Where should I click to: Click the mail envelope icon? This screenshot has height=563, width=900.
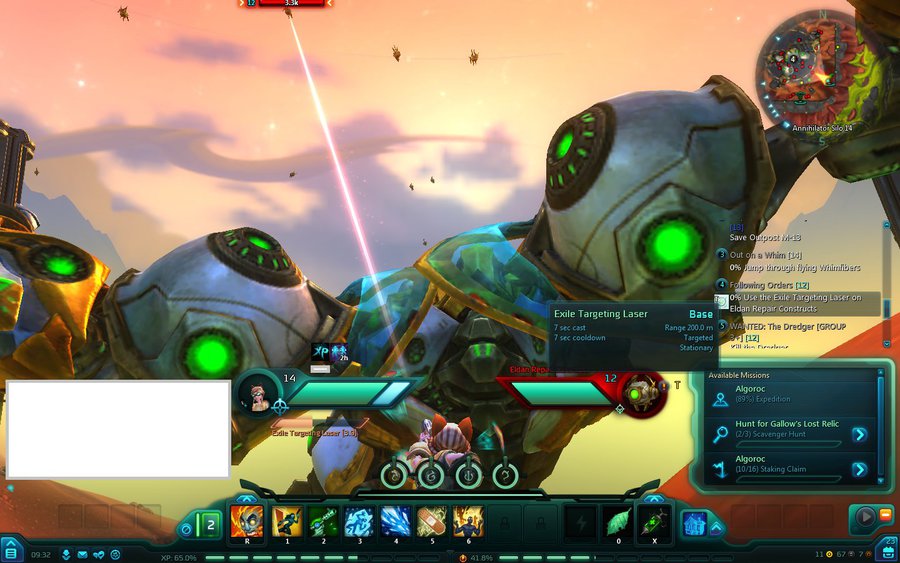click(83, 554)
